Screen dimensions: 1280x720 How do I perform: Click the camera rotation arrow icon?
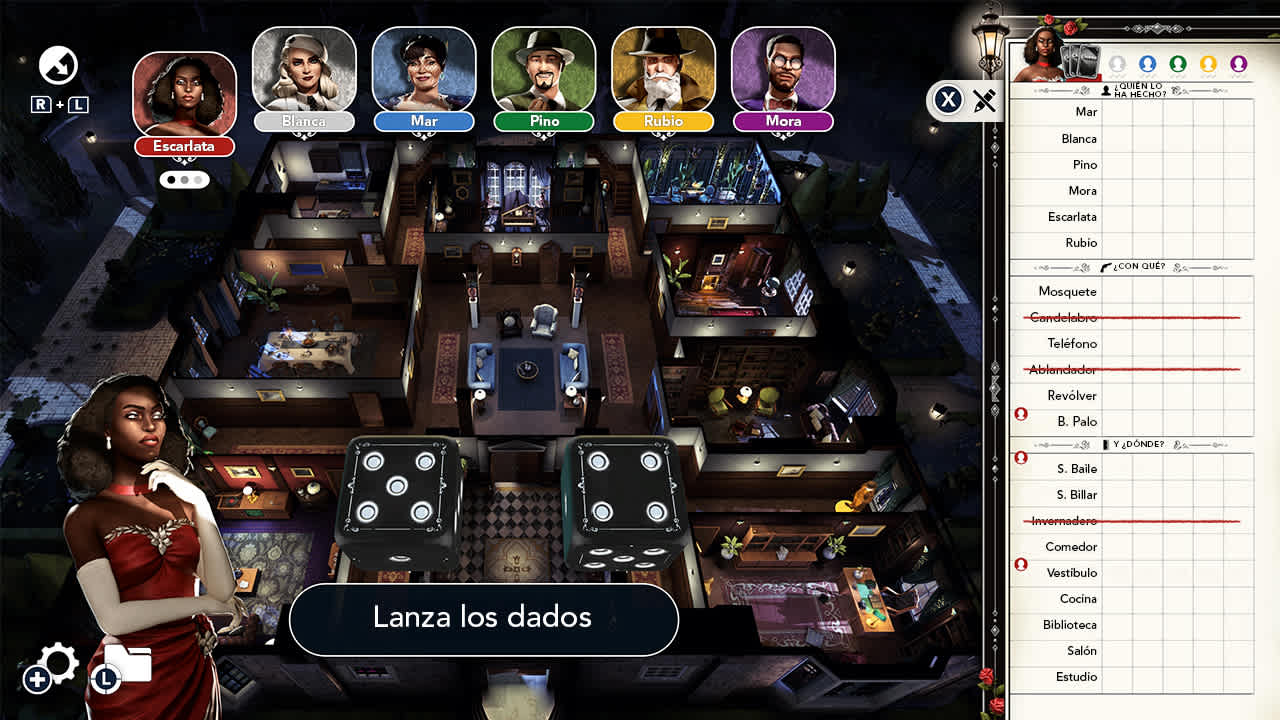pyautogui.click(x=57, y=65)
